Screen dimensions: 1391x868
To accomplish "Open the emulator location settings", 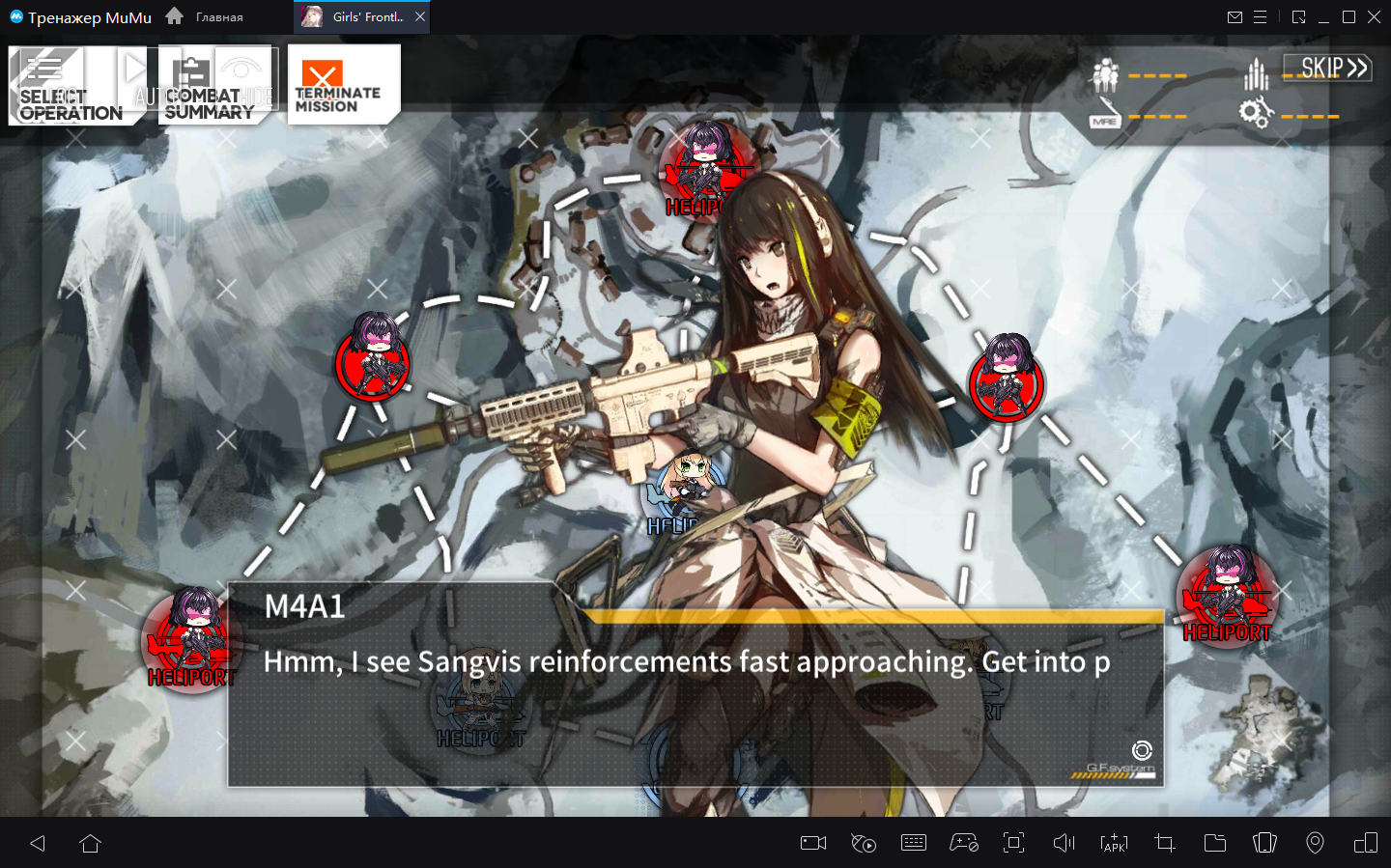I will 1315,843.
